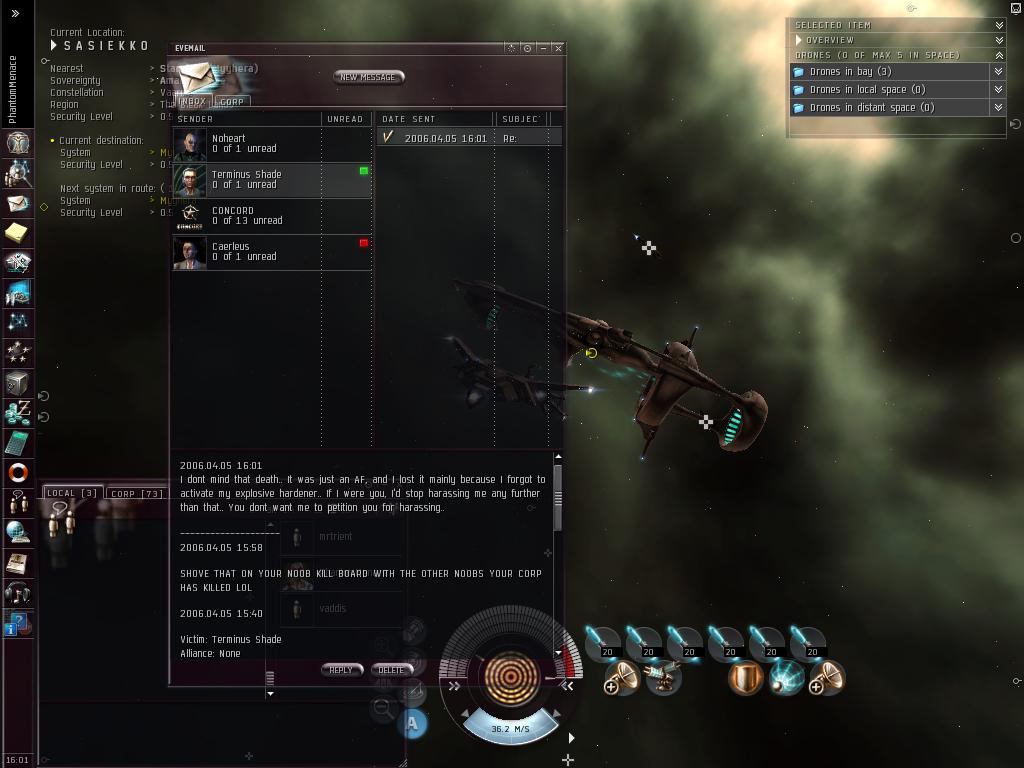Click the New Message button in EVEMail

[368, 77]
